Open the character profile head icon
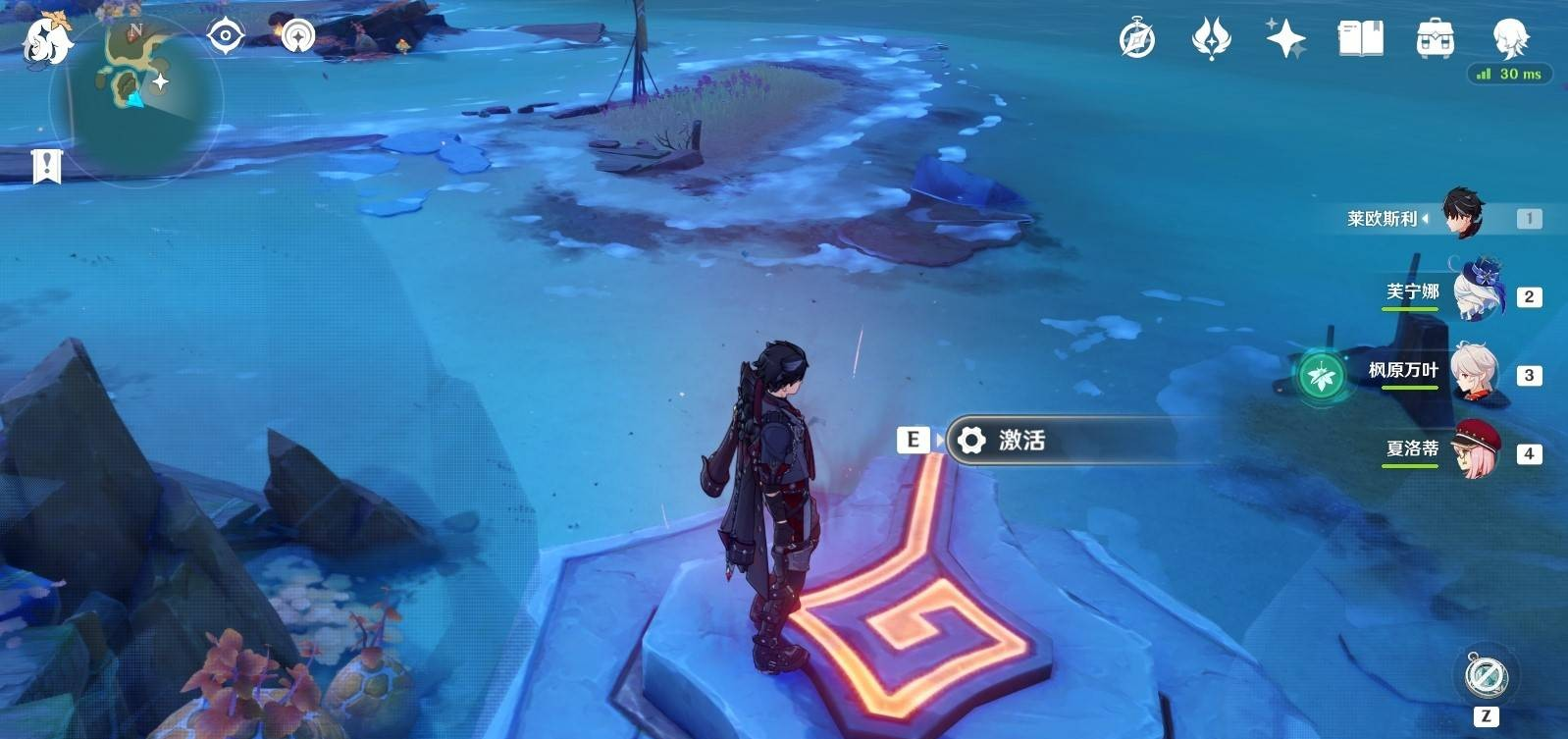This screenshot has width=1568, height=739. (x=1509, y=37)
